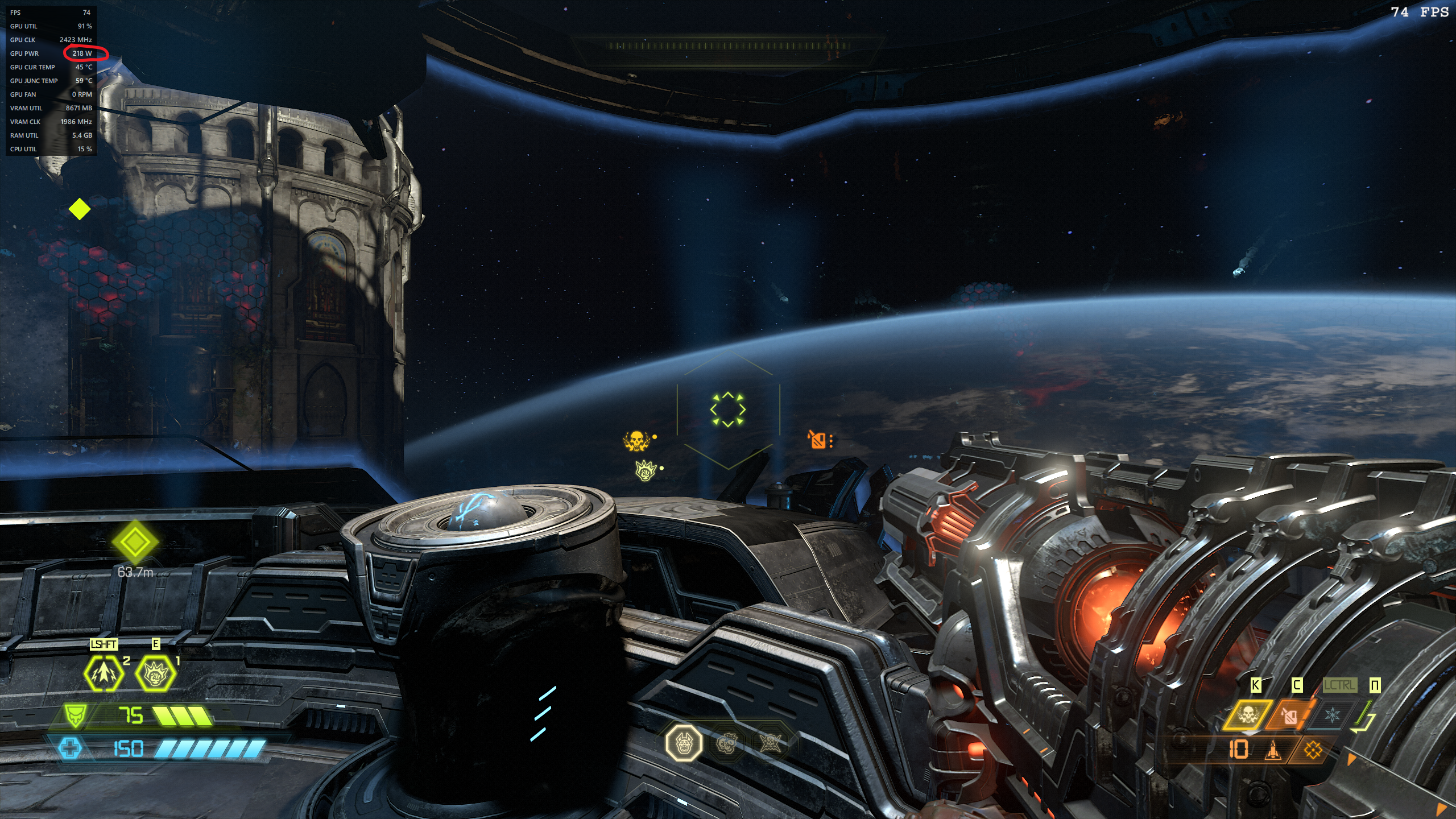Click the floating orange canister indicator

(x=818, y=439)
